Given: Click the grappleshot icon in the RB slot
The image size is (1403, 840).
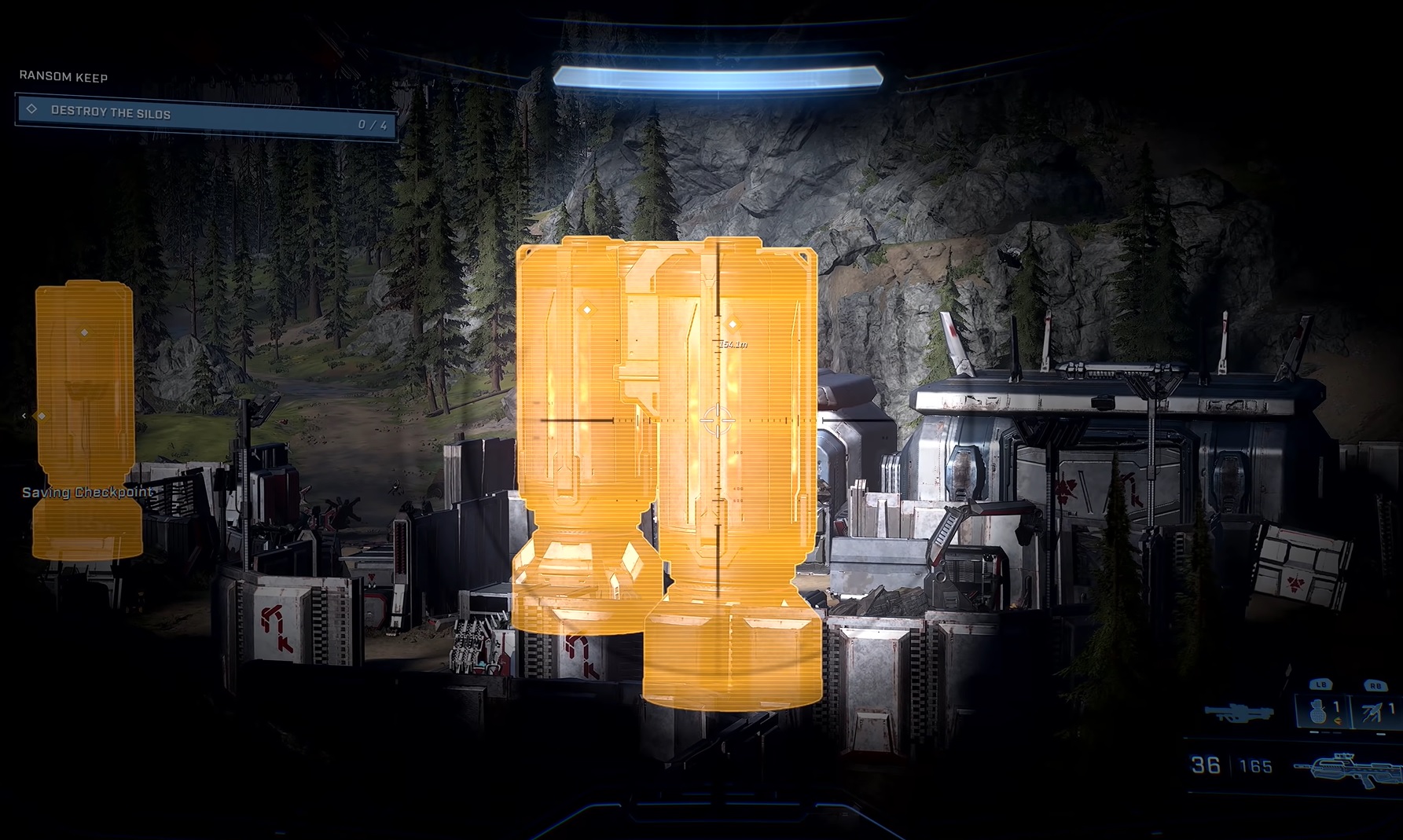Looking at the screenshot, I should 1370,711.
